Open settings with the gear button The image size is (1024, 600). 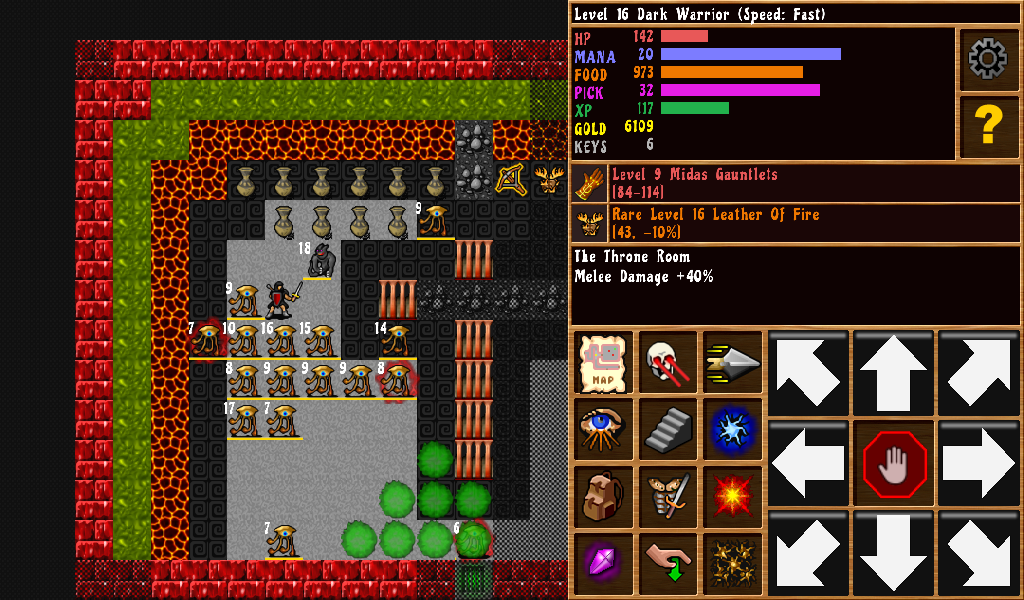(x=988, y=60)
